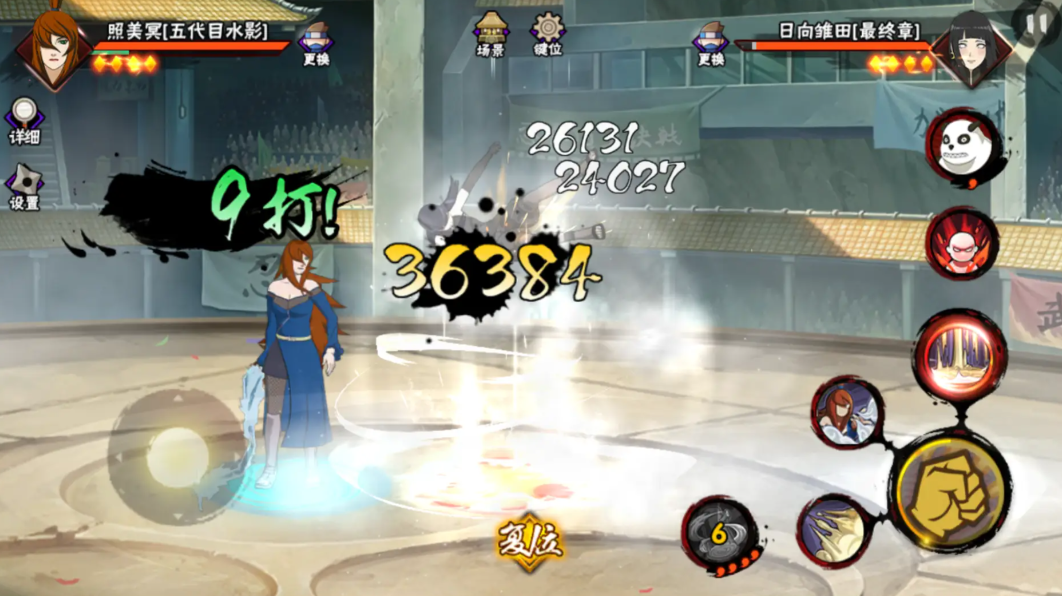The height and width of the screenshot is (596, 1062).
Task: Use the Mei Terumi portrait skill
Action: [847, 412]
